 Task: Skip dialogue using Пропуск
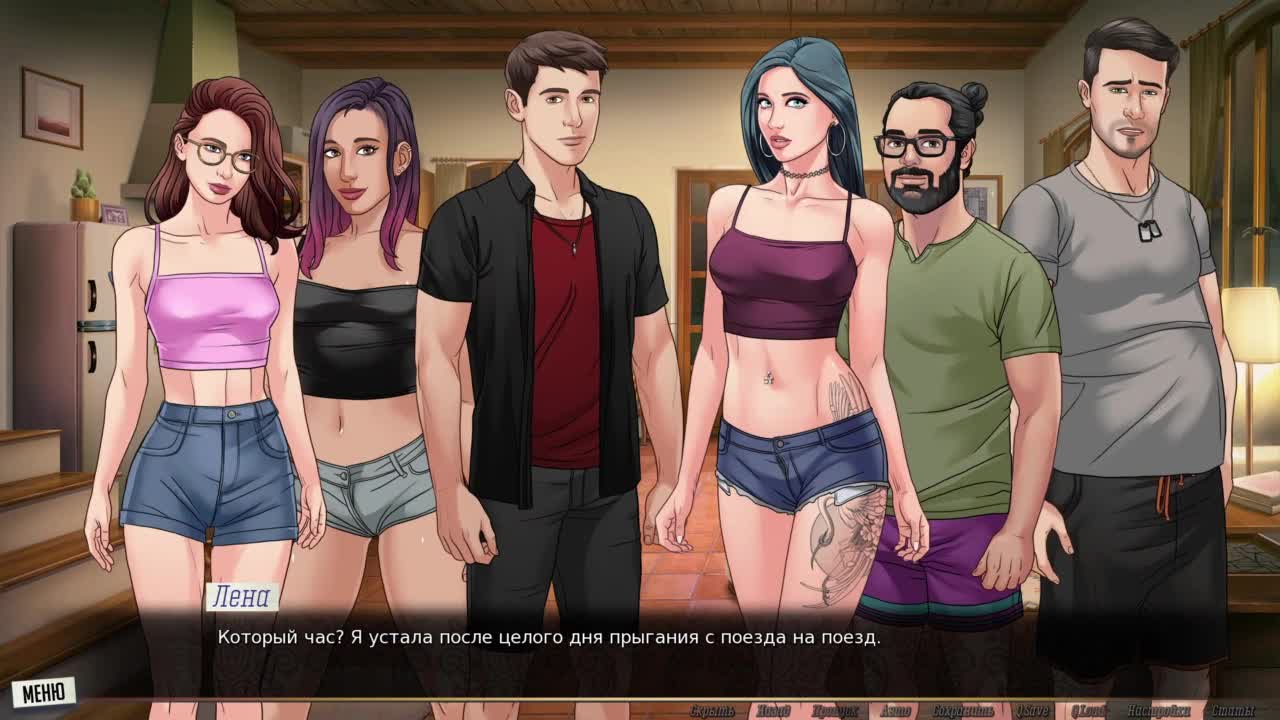click(x=834, y=711)
